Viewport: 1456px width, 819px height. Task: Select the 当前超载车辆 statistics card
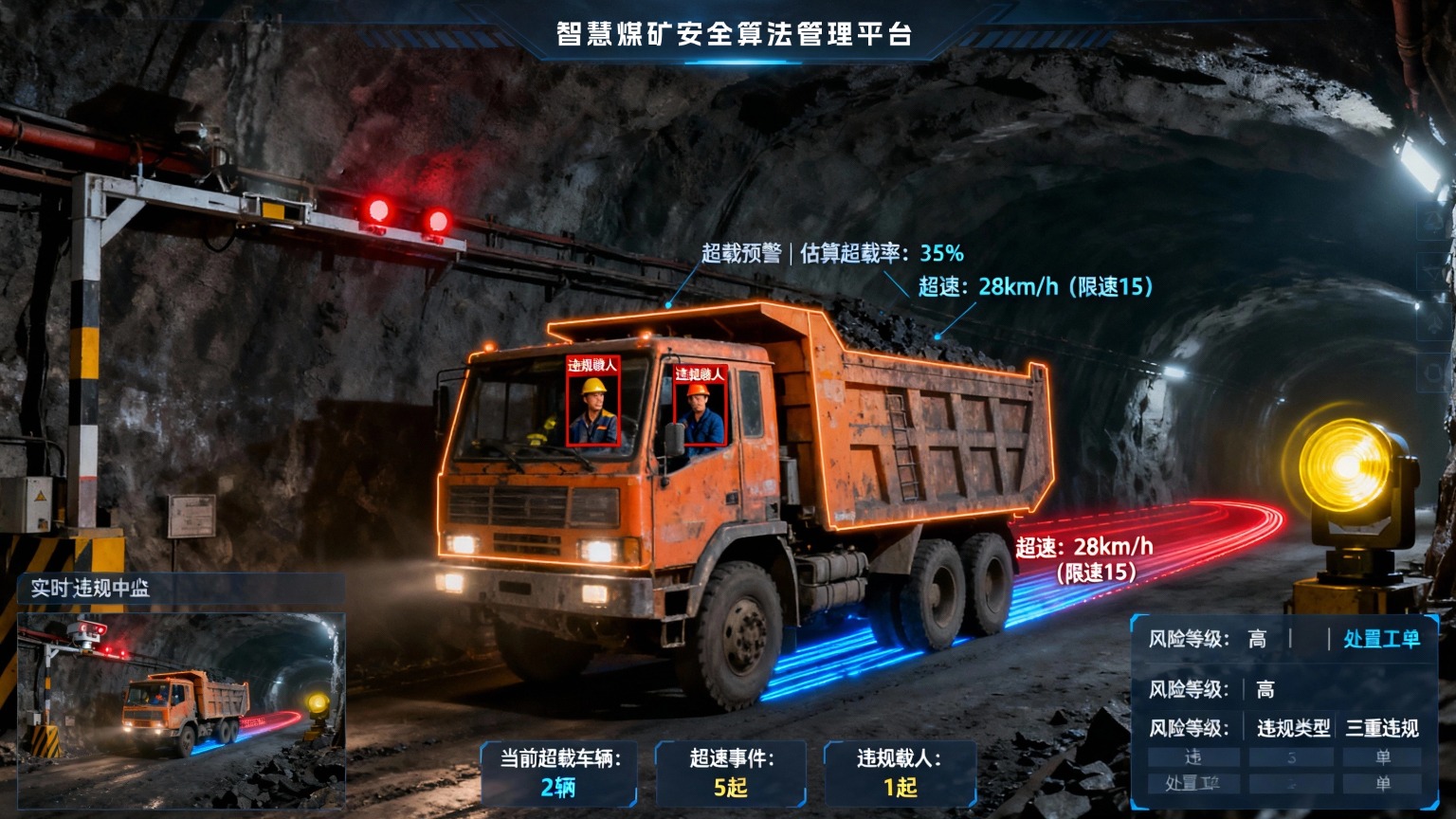tap(559, 773)
